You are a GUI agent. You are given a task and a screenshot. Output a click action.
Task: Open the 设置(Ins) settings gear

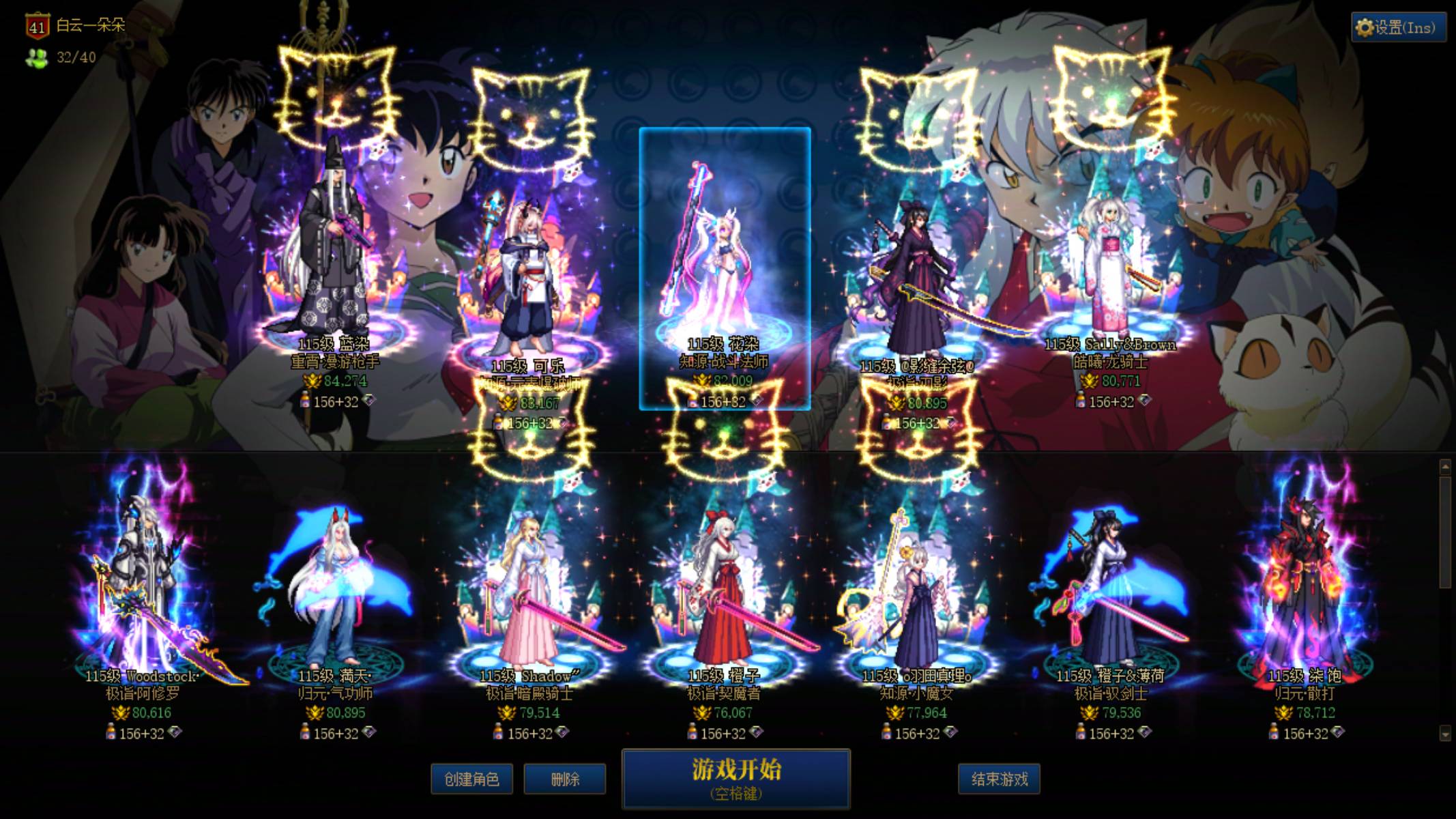point(1397,27)
